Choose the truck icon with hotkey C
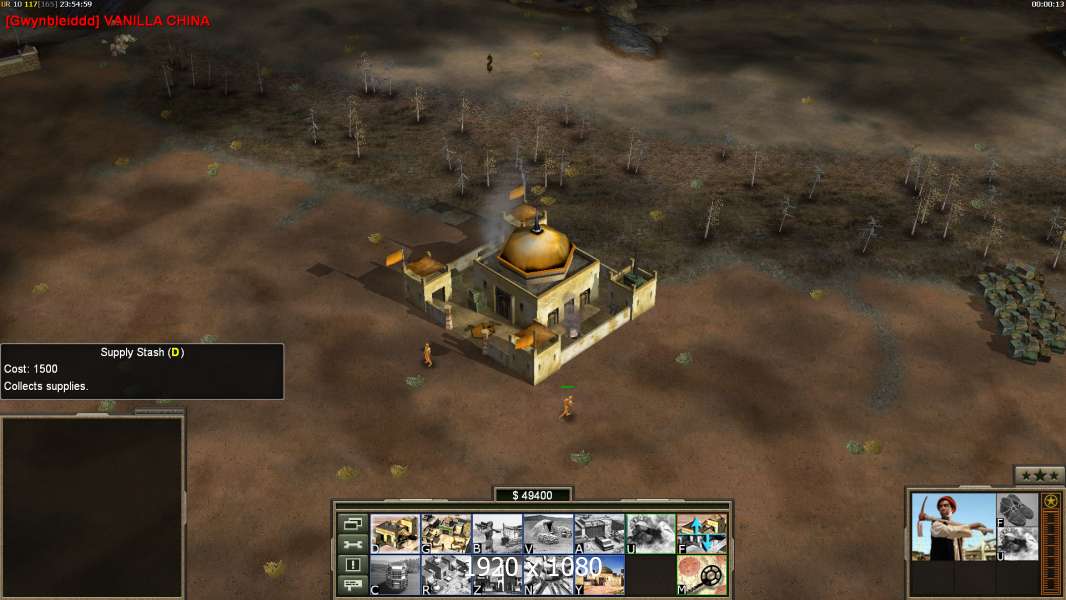This screenshot has width=1066, height=600. point(395,575)
